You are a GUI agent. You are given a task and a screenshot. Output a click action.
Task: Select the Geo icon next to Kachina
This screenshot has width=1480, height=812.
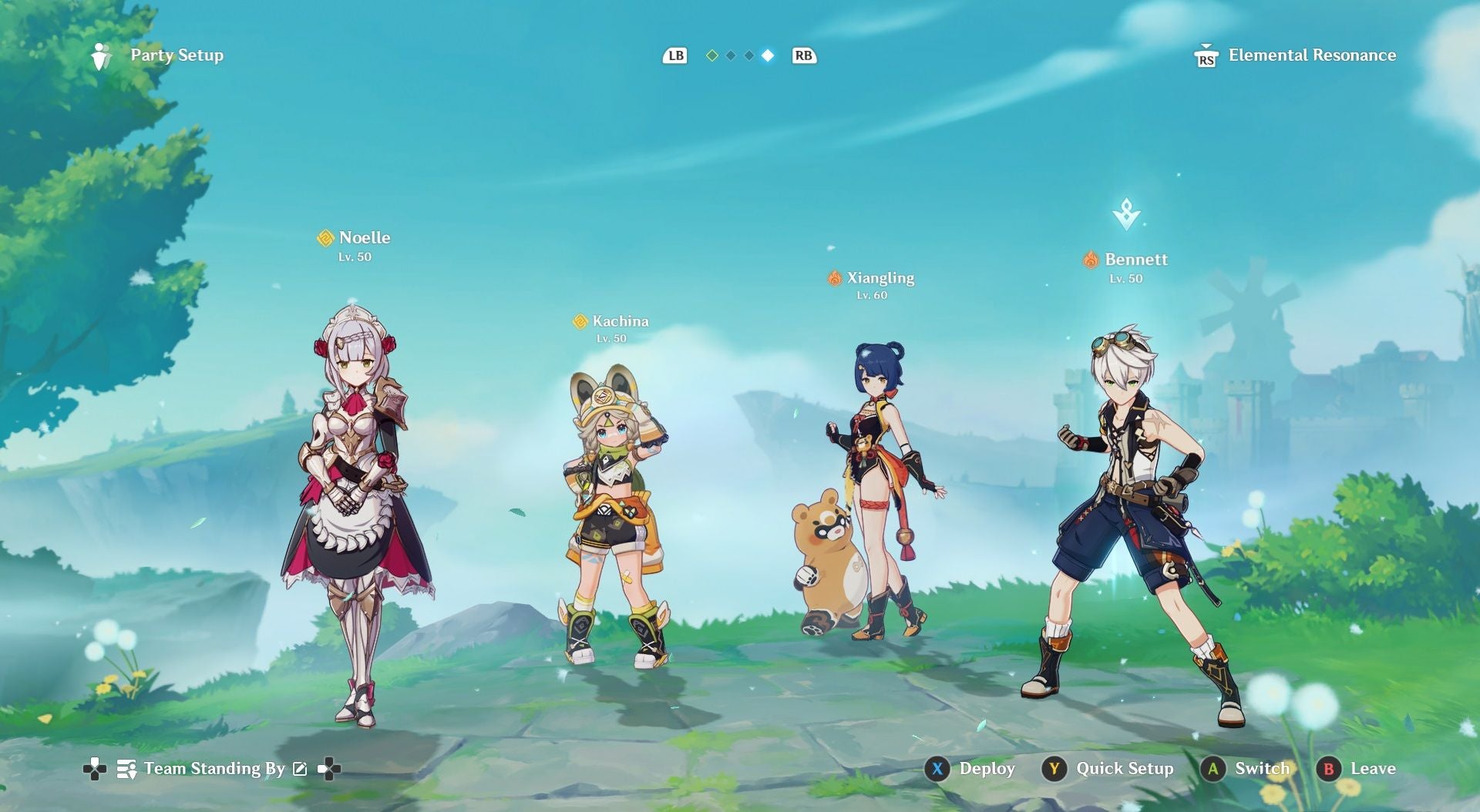(580, 320)
